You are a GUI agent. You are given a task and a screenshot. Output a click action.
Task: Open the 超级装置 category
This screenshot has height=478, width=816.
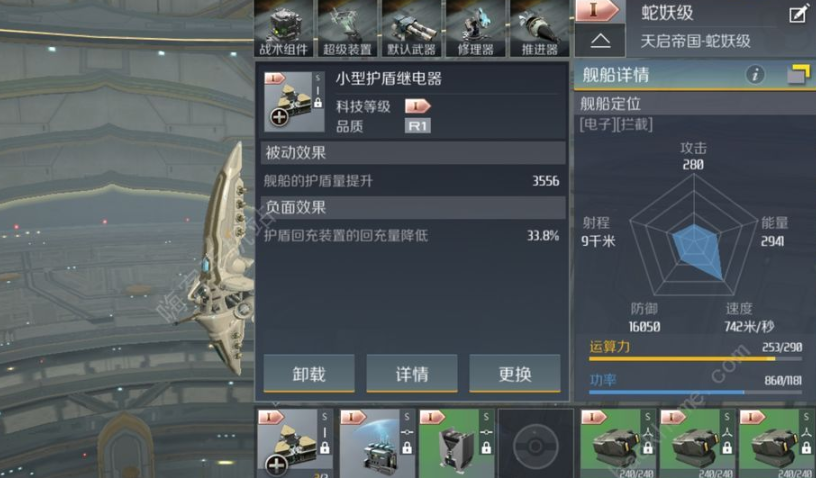click(x=347, y=27)
